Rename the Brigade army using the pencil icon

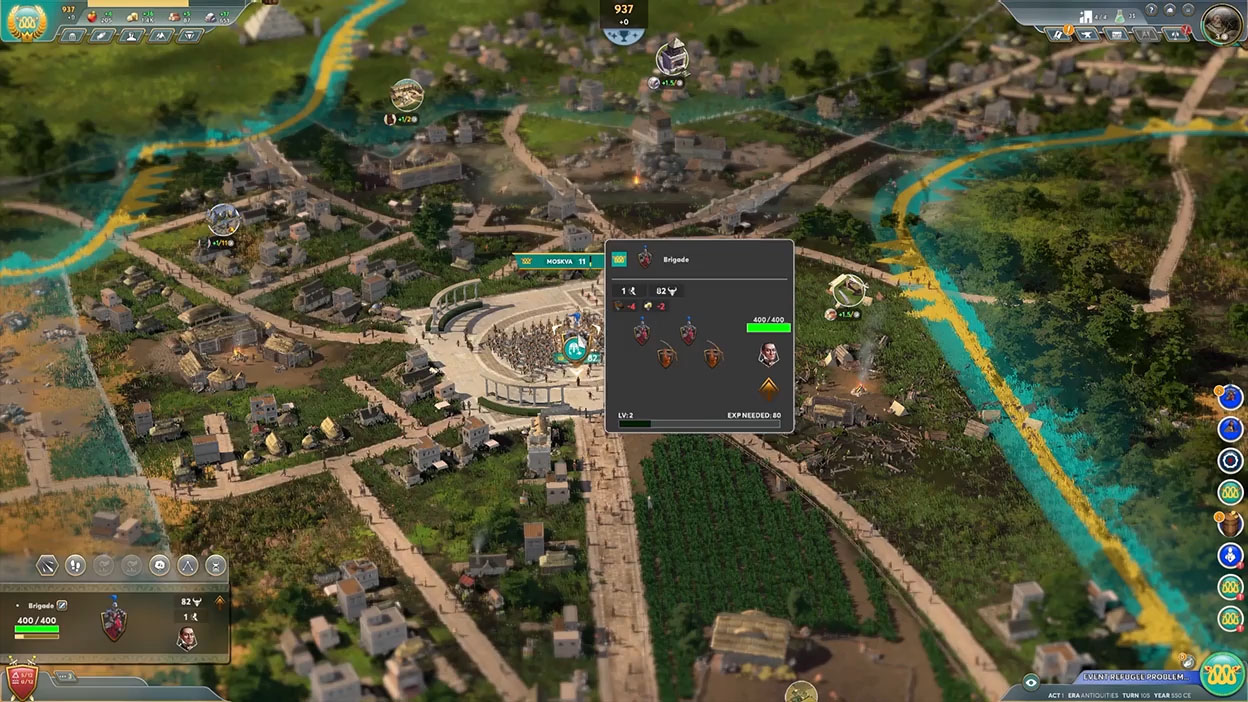click(x=62, y=605)
